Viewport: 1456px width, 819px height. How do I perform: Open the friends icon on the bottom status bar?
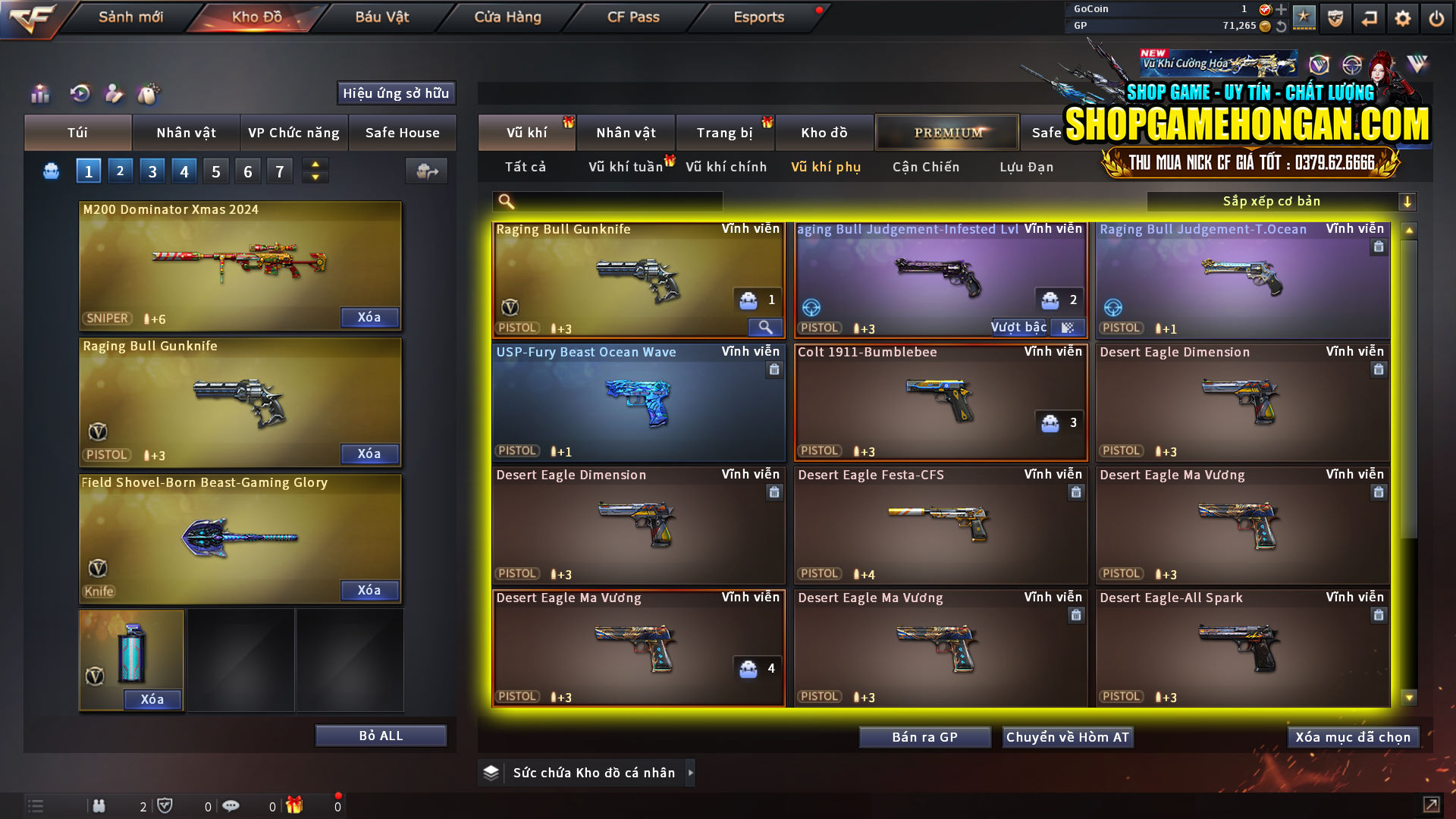click(99, 805)
